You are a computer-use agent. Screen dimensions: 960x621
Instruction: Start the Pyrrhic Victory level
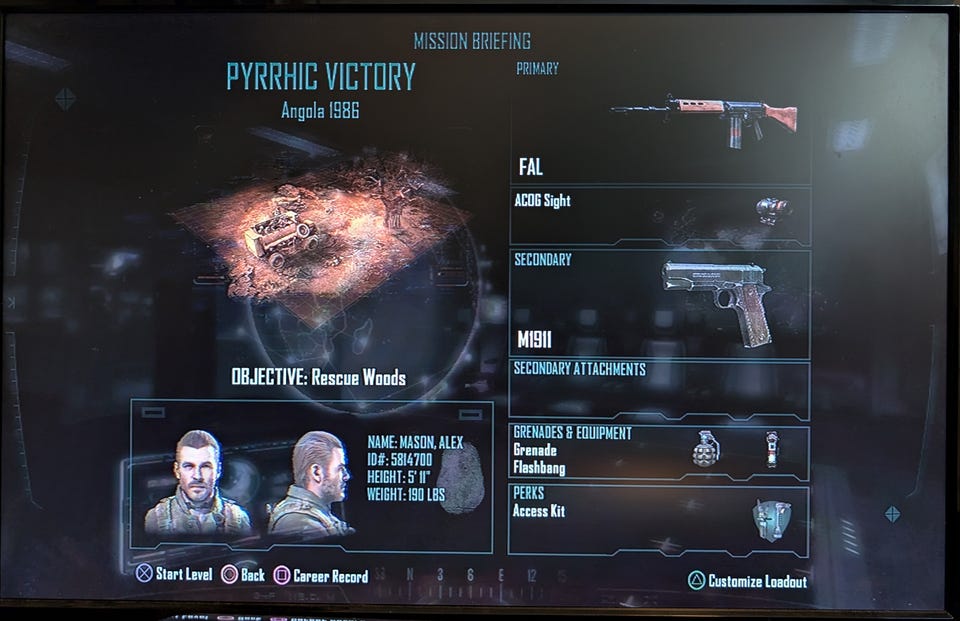175,575
